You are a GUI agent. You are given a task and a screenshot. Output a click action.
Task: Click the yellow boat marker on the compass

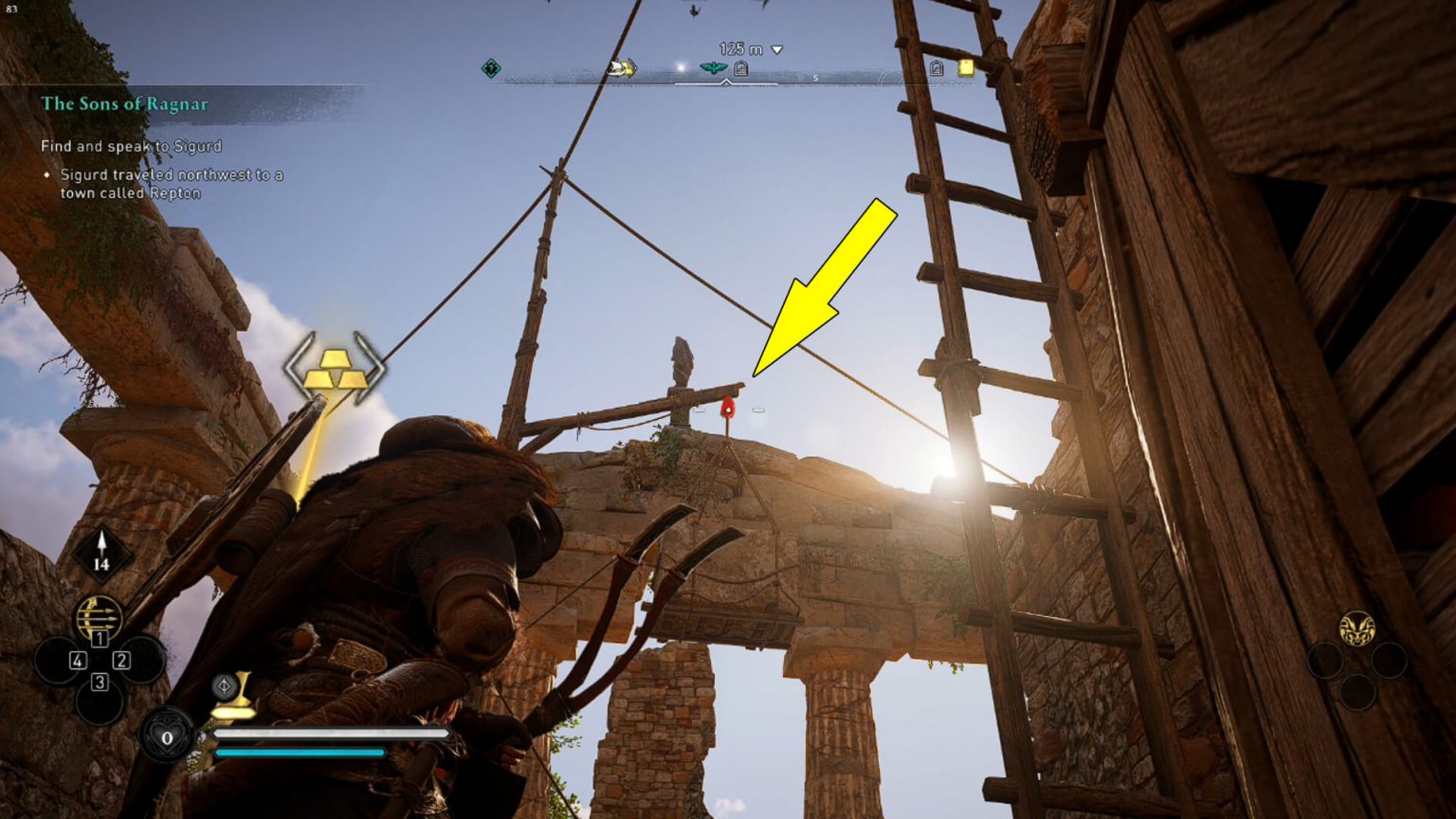click(620, 67)
